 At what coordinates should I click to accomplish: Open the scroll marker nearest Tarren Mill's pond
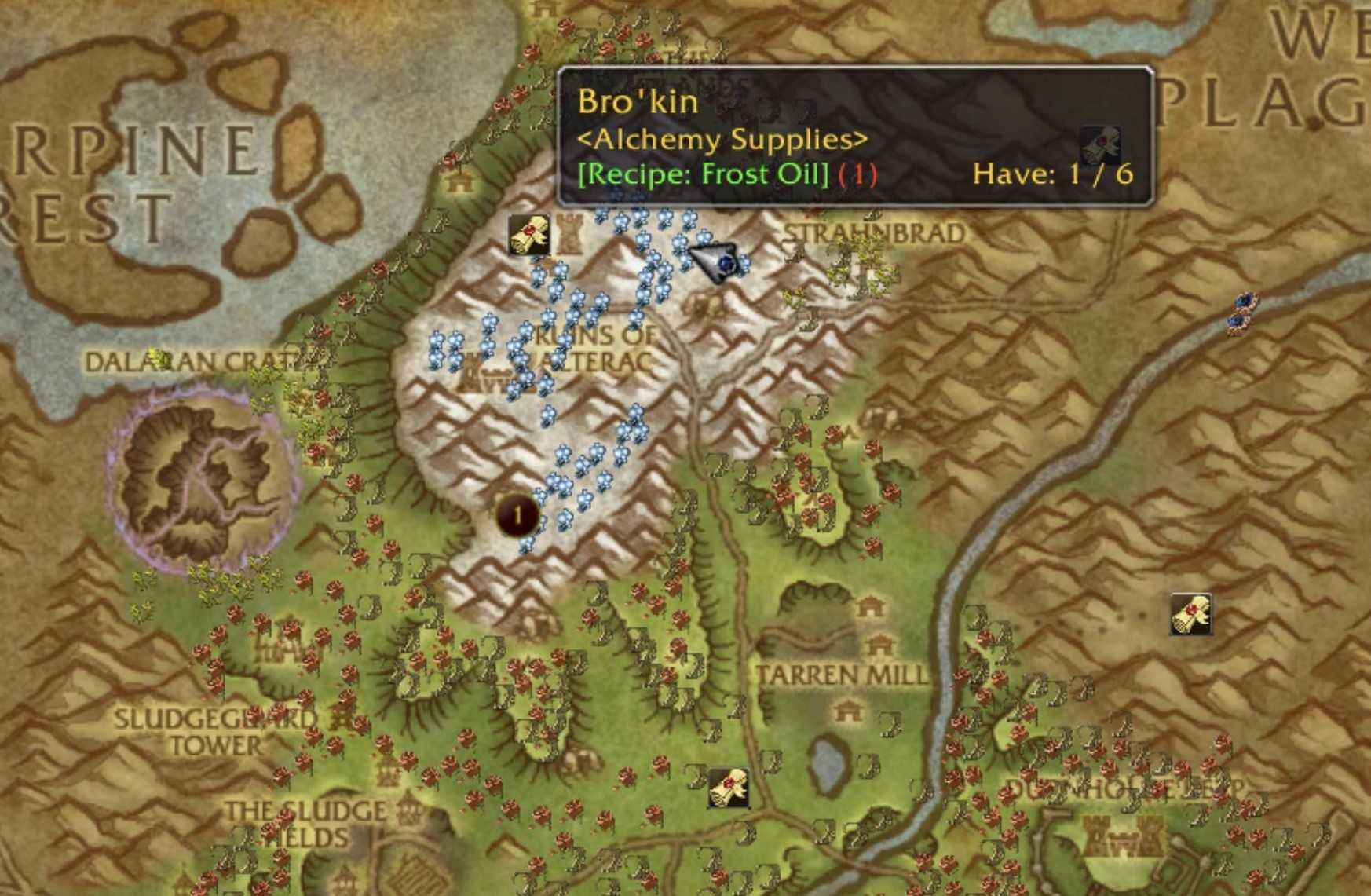(728, 788)
